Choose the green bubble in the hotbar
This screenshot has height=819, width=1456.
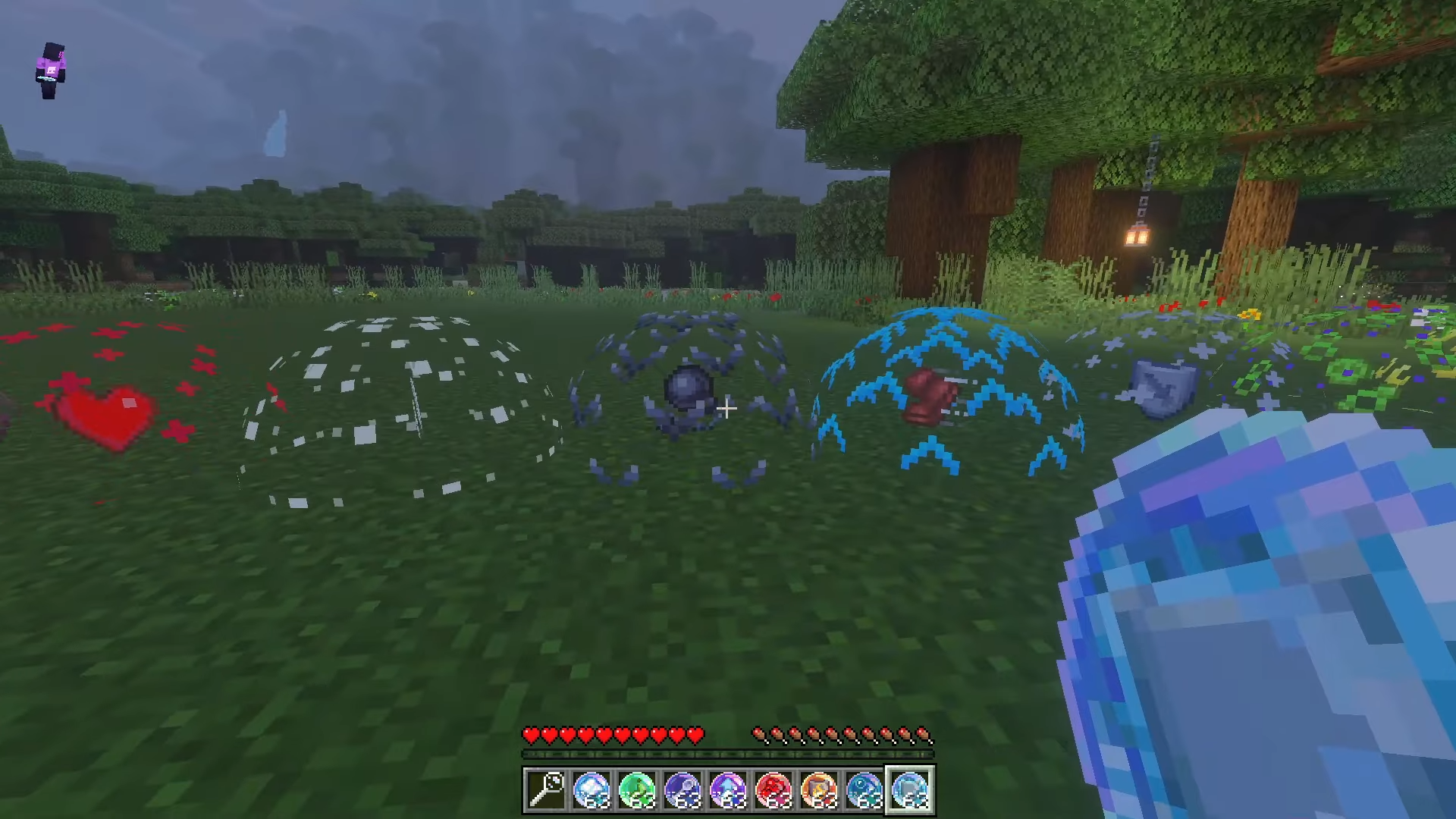[x=637, y=790]
